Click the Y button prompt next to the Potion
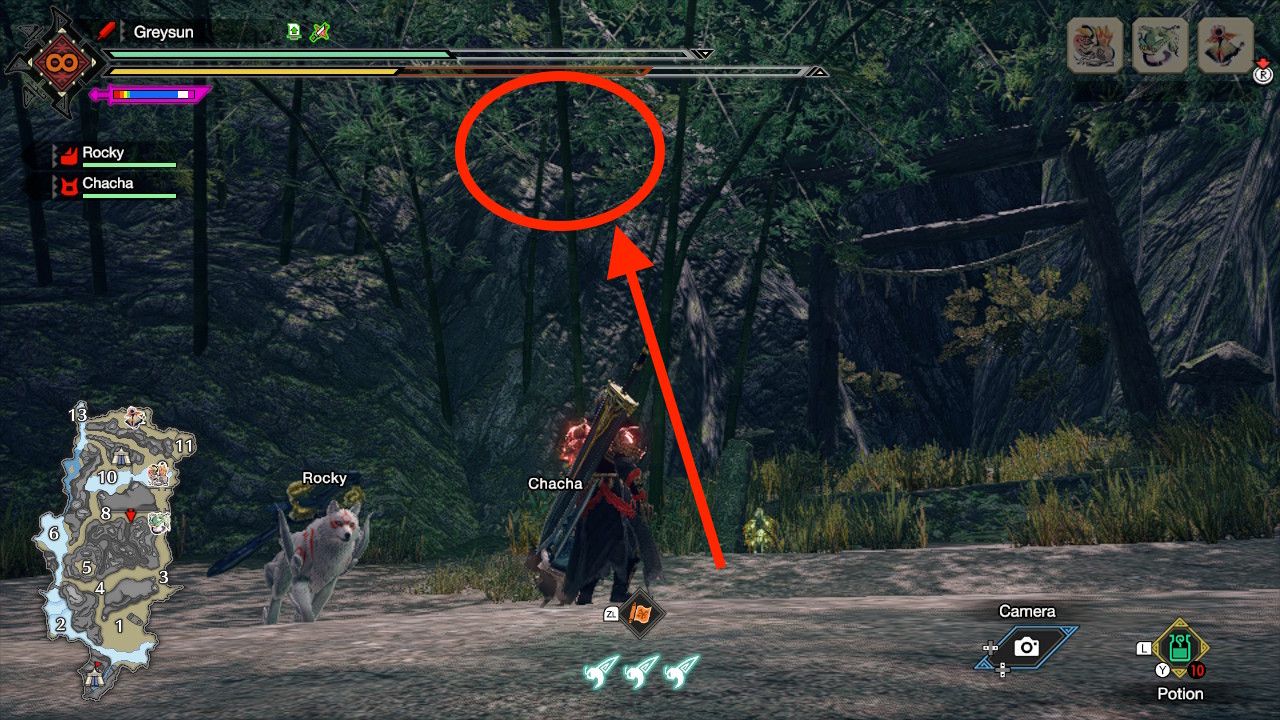1280x720 pixels. [1162, 668]
